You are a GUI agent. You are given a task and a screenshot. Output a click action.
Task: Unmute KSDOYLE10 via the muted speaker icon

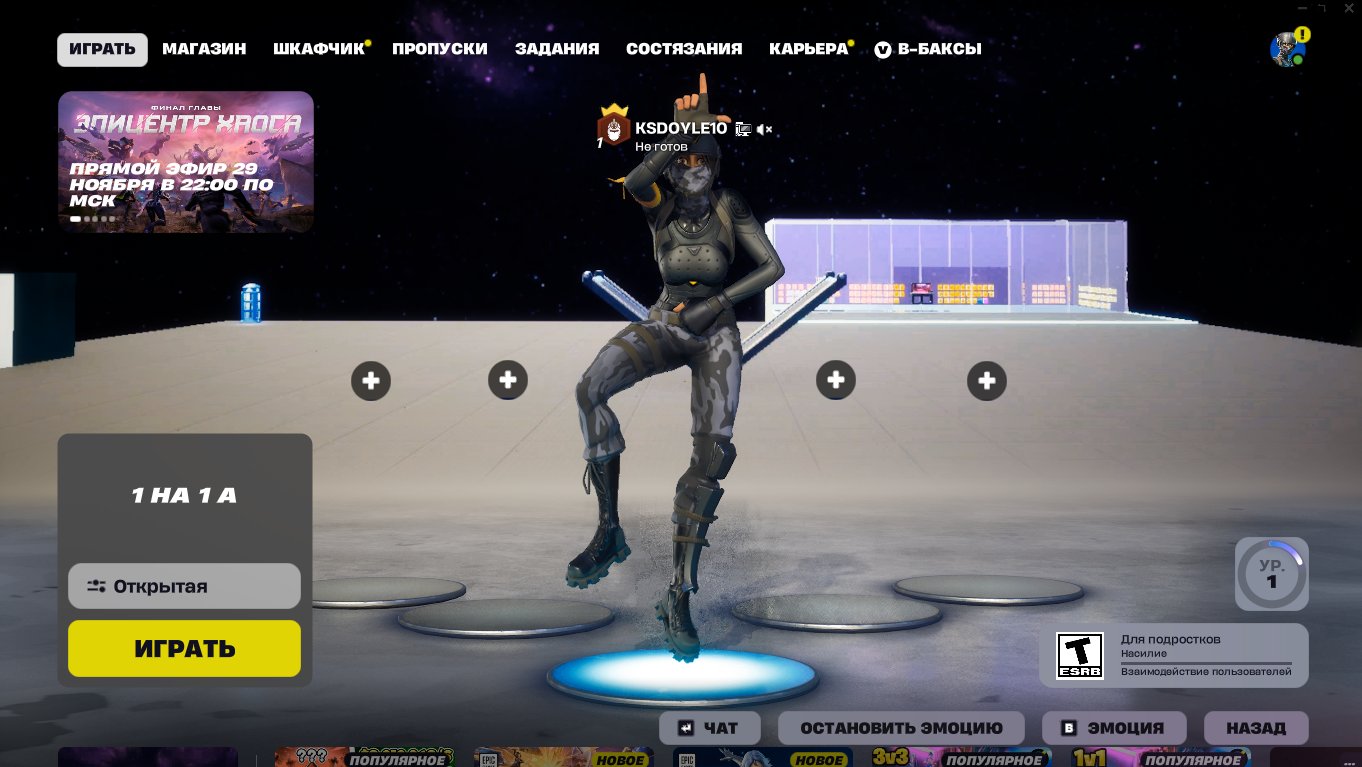coord(764,129)
